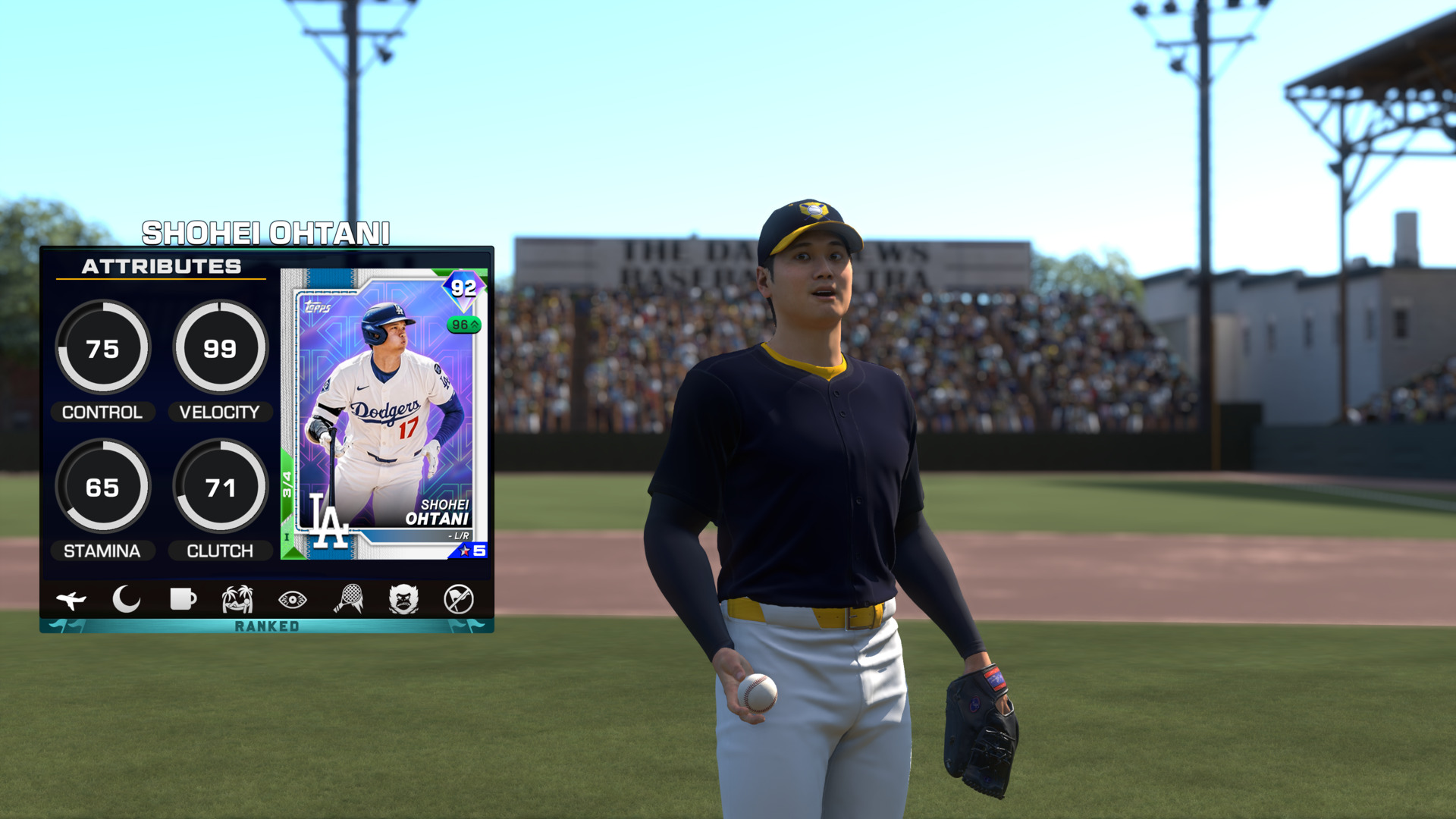This screenshot has width=1456, height=819.
Task: Select the bloodshot eye quirk icon
Action: point(293,600)
